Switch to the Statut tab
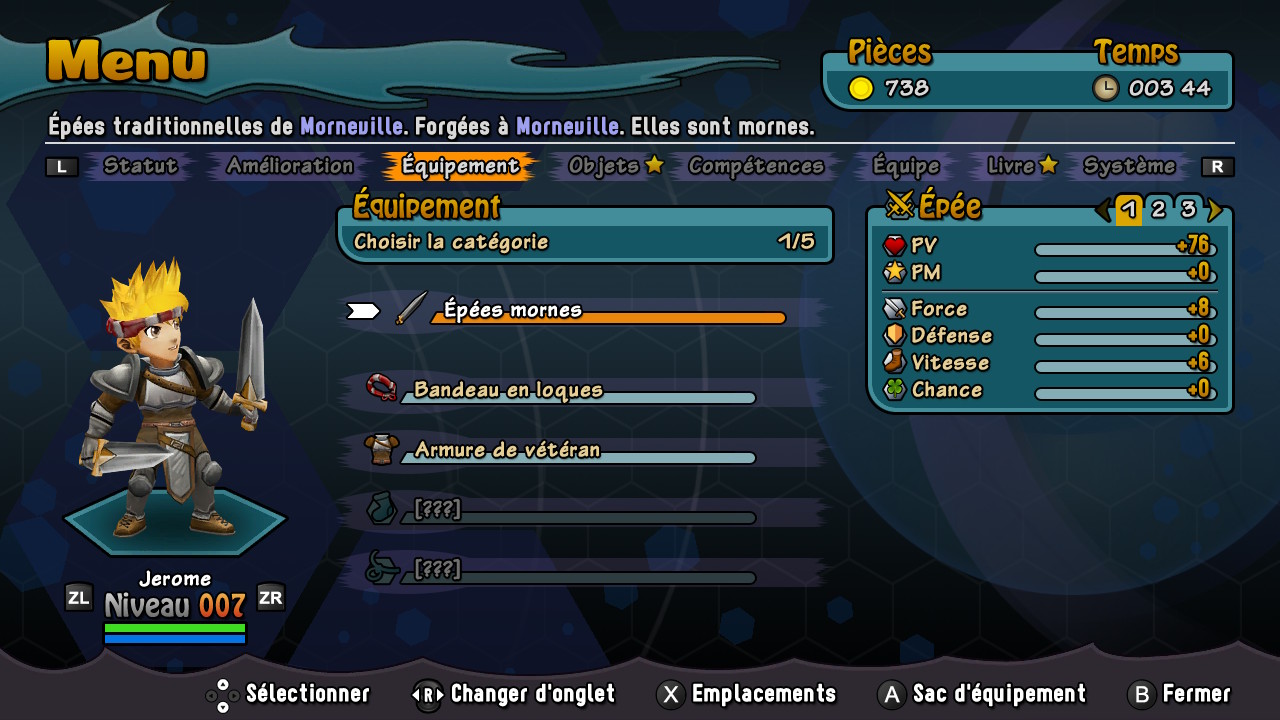 coord(140,166)
